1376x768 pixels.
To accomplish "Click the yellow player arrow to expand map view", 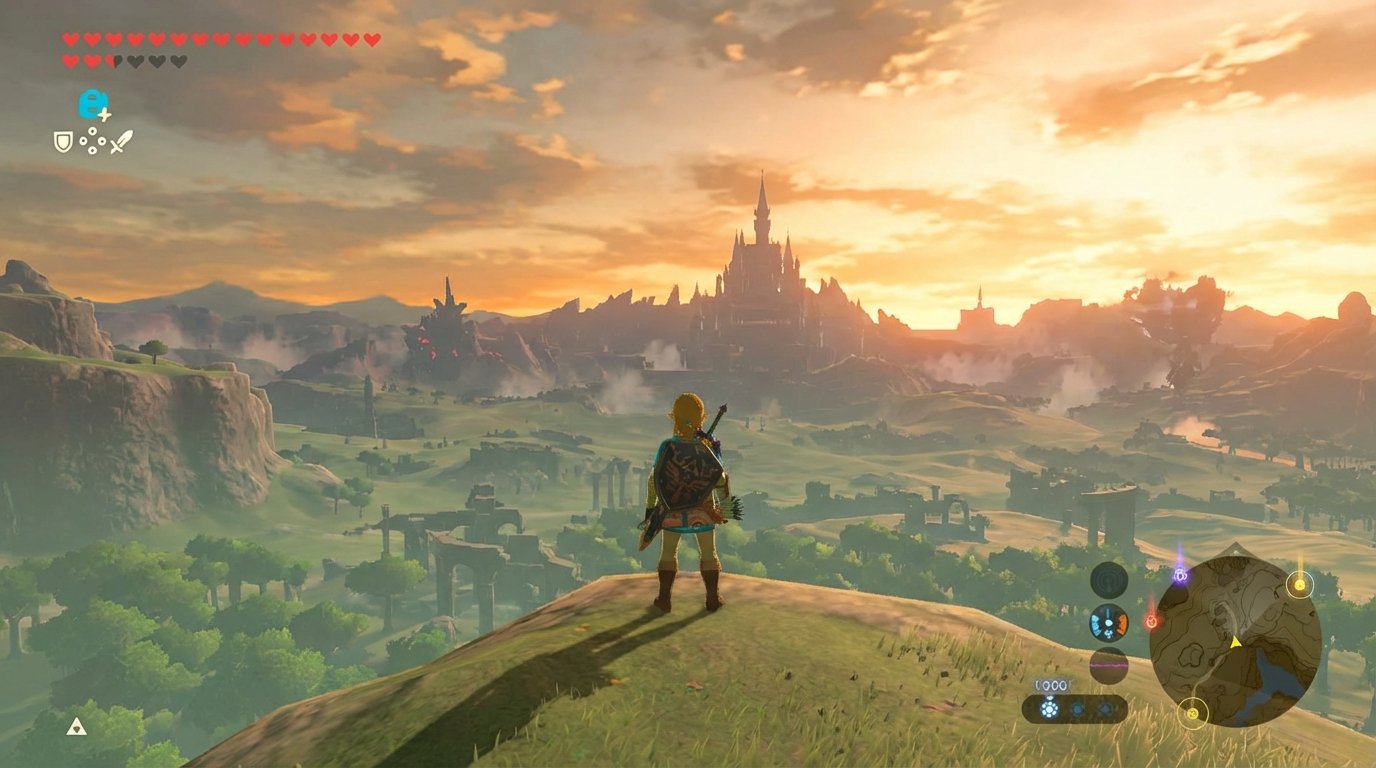I will coord(1235,642).
